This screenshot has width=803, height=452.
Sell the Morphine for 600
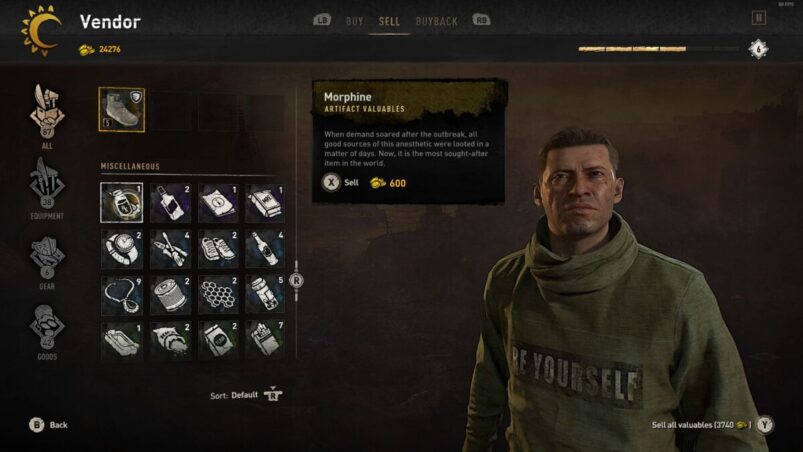(331, 183)
